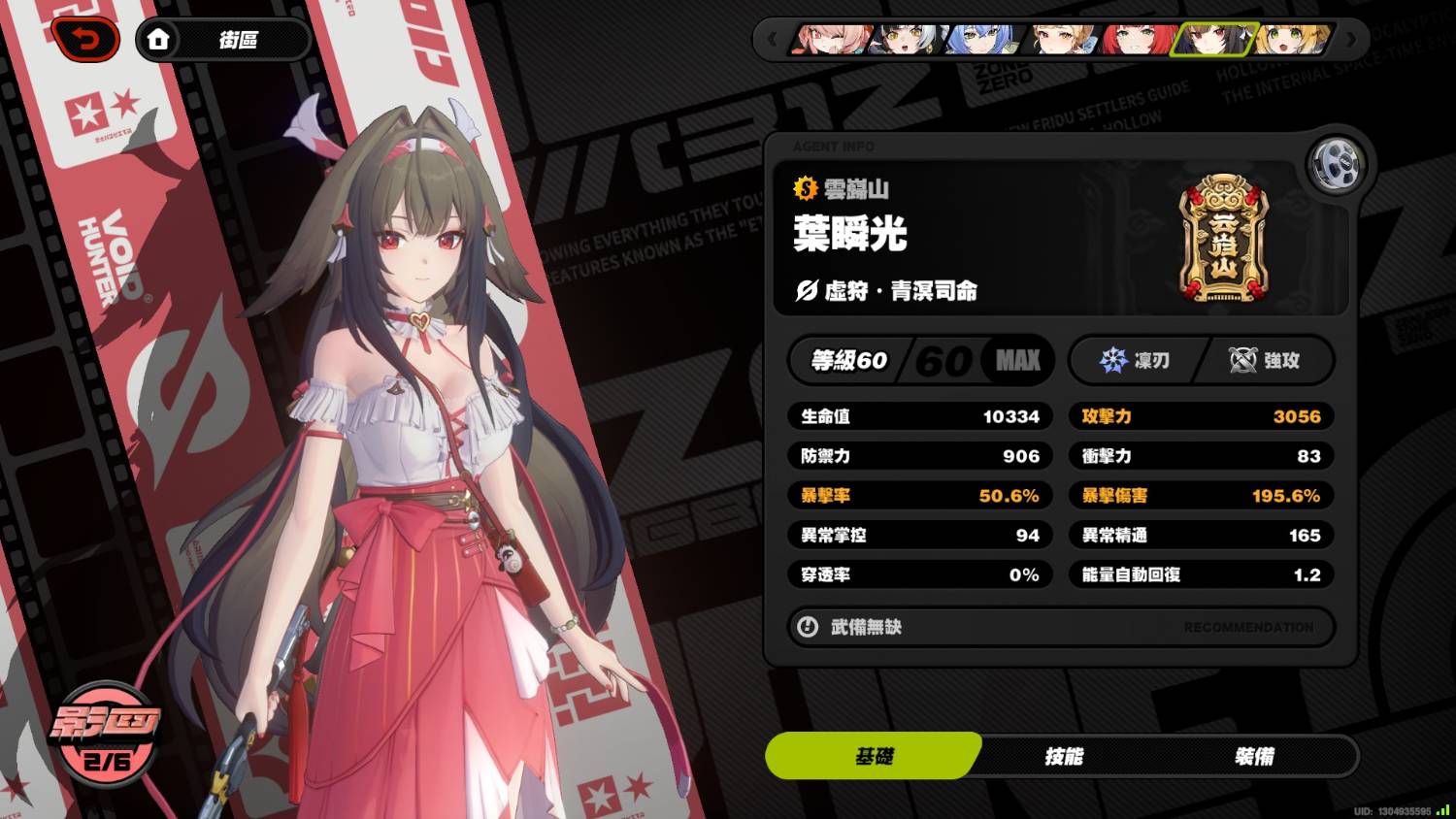The image size is (1456, 819).
Task: Select the red-haired agent portrait
Action: [x=1137, y=40]
